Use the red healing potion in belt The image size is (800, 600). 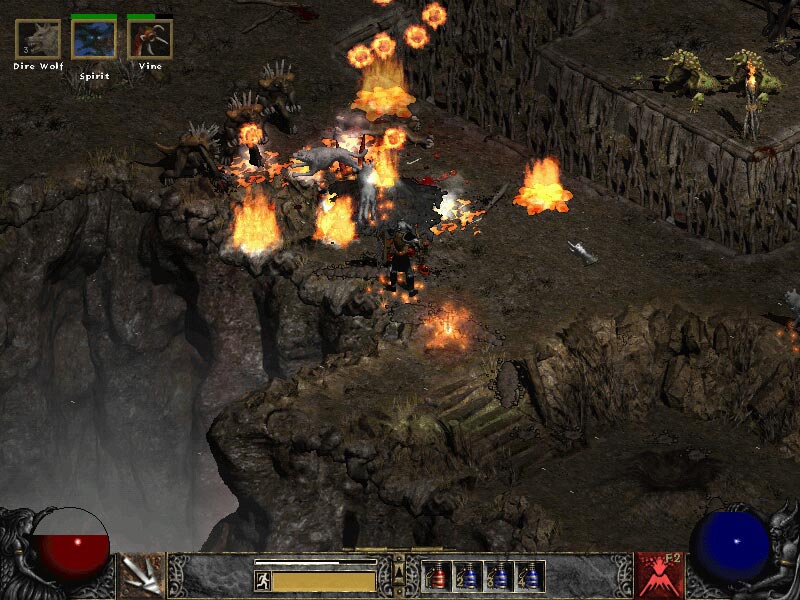437,576
